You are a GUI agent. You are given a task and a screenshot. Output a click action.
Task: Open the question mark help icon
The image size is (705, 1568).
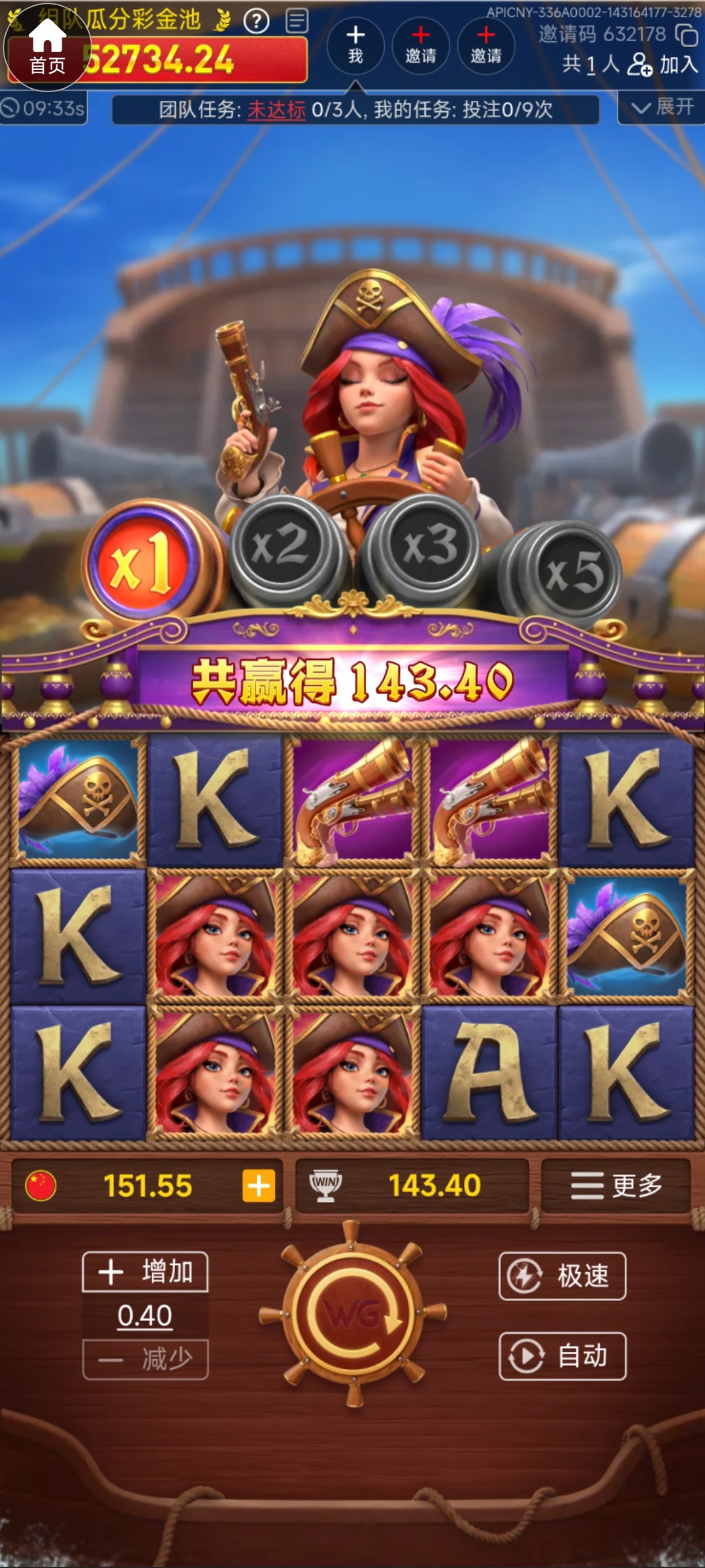point(256,22)
